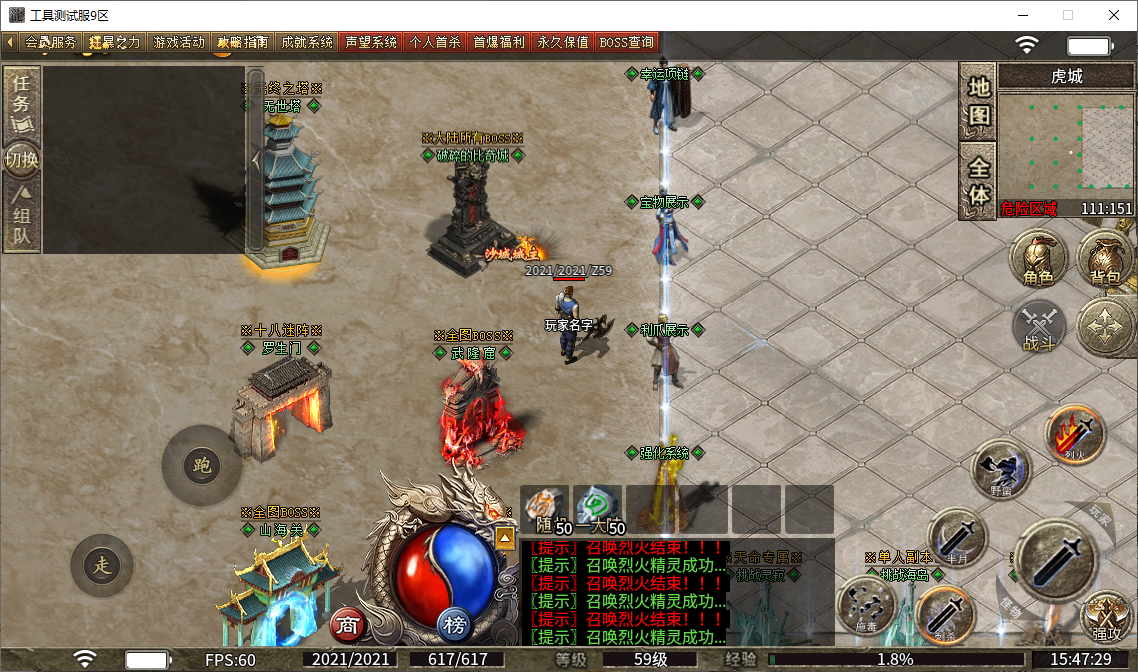This screenshot has width=1138, height=672.
Task: Open the 声望系统 reputation menu
Action: click(371, 42)
